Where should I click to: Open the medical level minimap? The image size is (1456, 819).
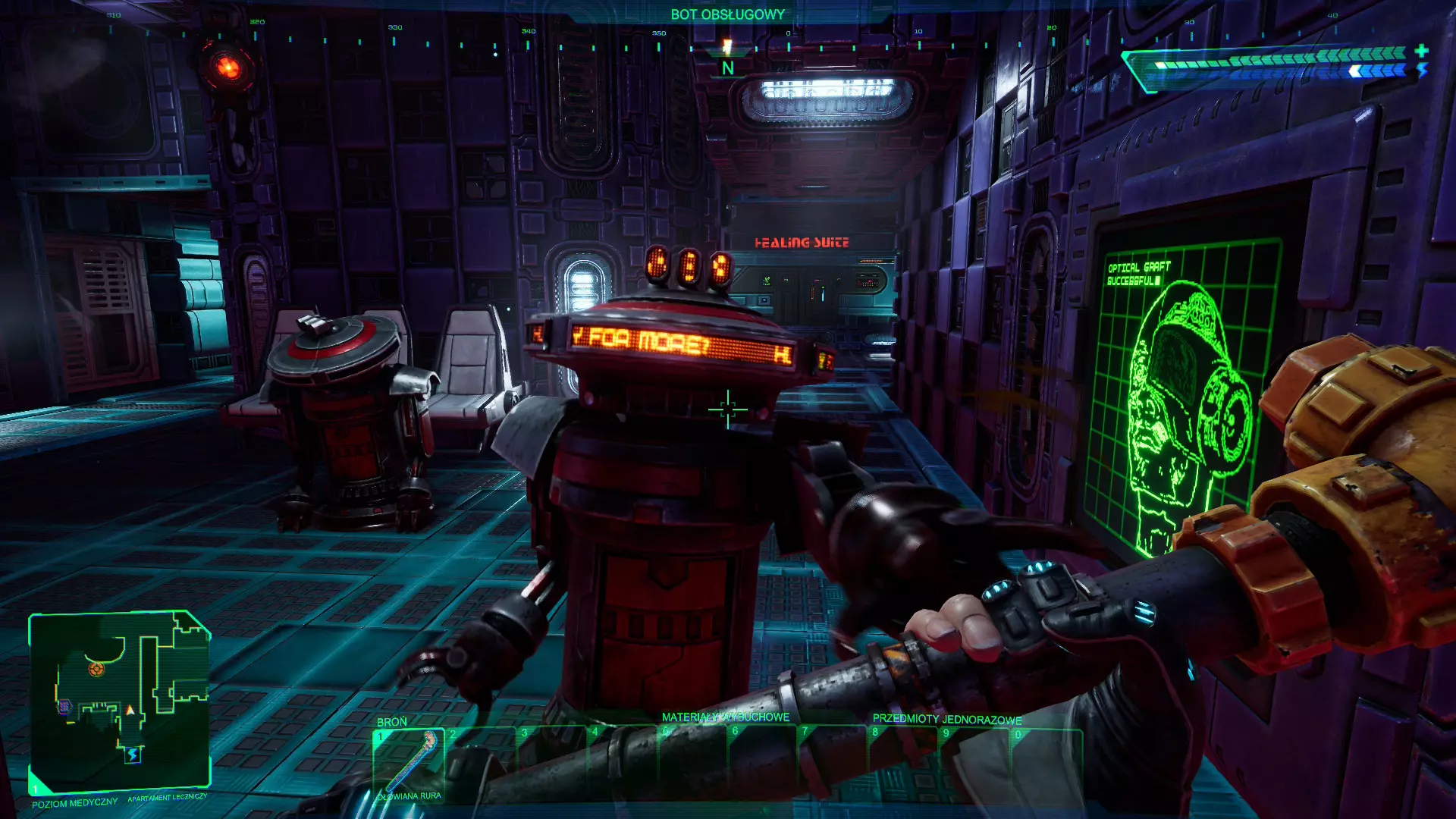[x=119, y=701]
